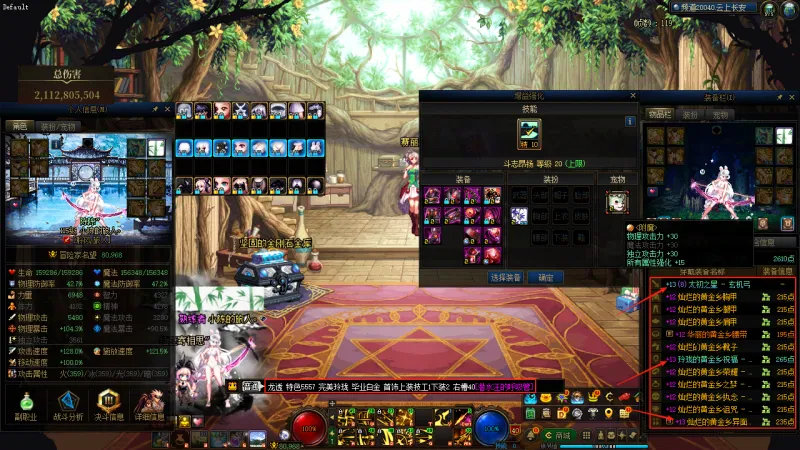
Task: Open the 商城 shop button
Action: [558, 436]
